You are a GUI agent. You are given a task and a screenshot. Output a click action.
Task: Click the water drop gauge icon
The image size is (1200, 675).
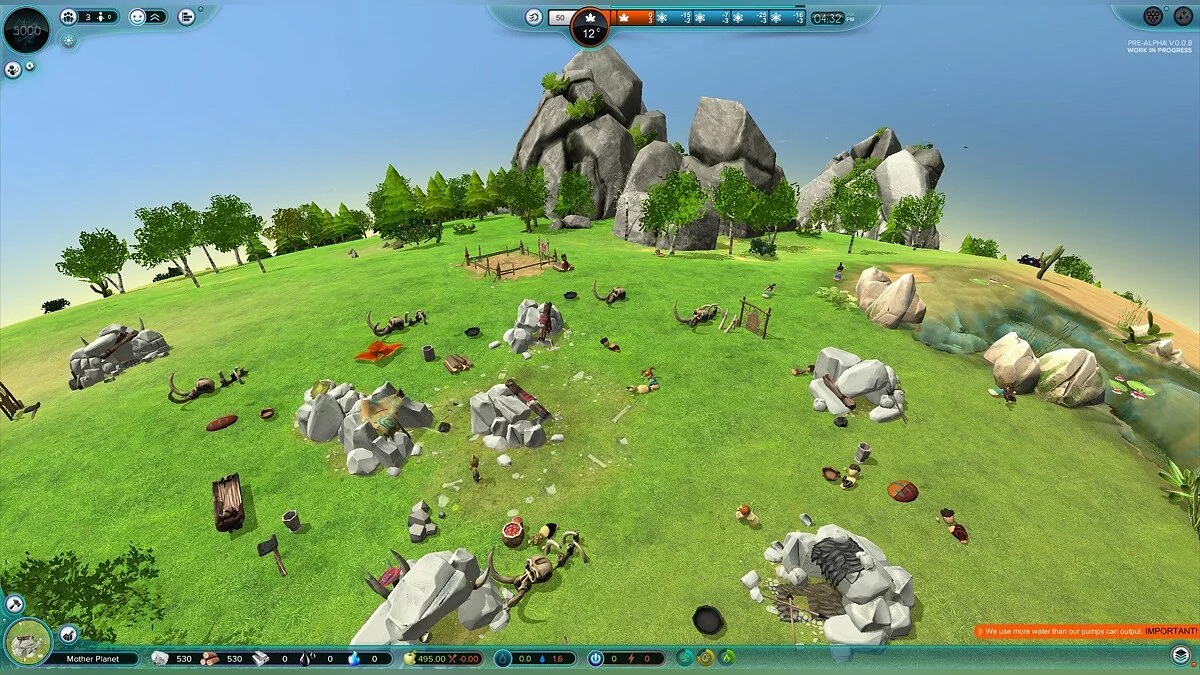(x=502, y=658)
